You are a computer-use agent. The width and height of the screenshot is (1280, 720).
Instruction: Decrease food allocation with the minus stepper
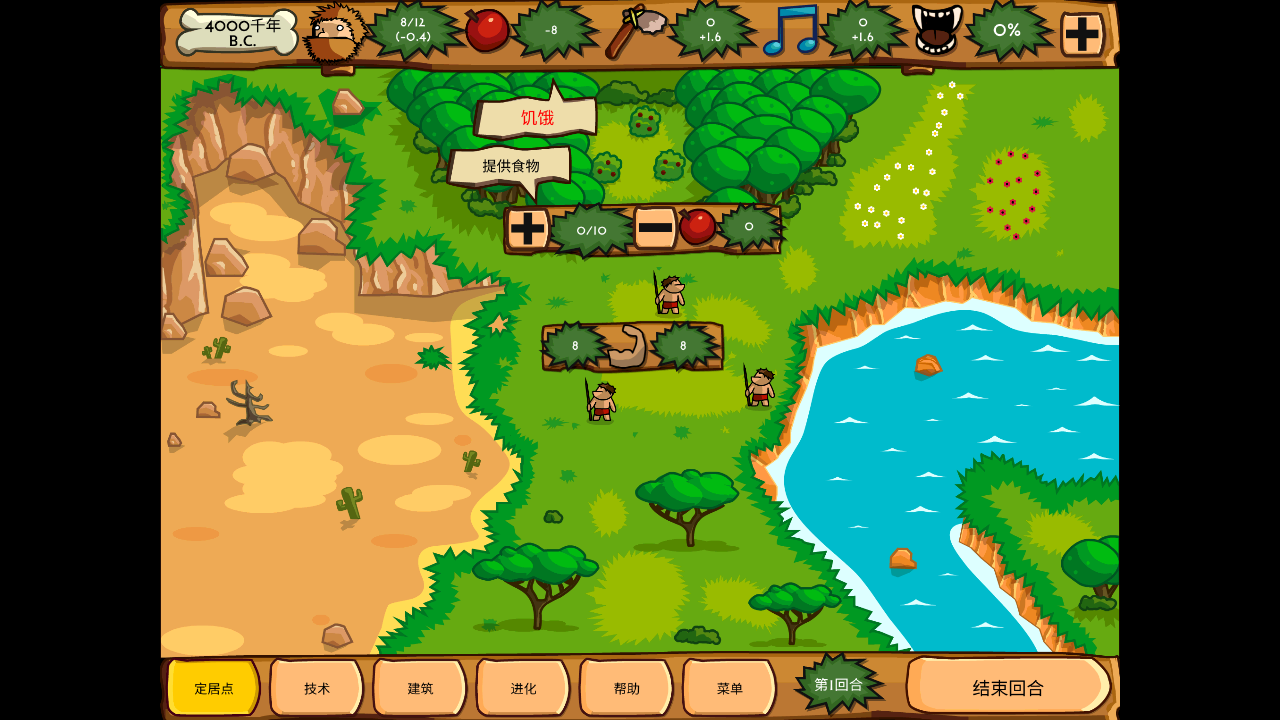[655, 228]
